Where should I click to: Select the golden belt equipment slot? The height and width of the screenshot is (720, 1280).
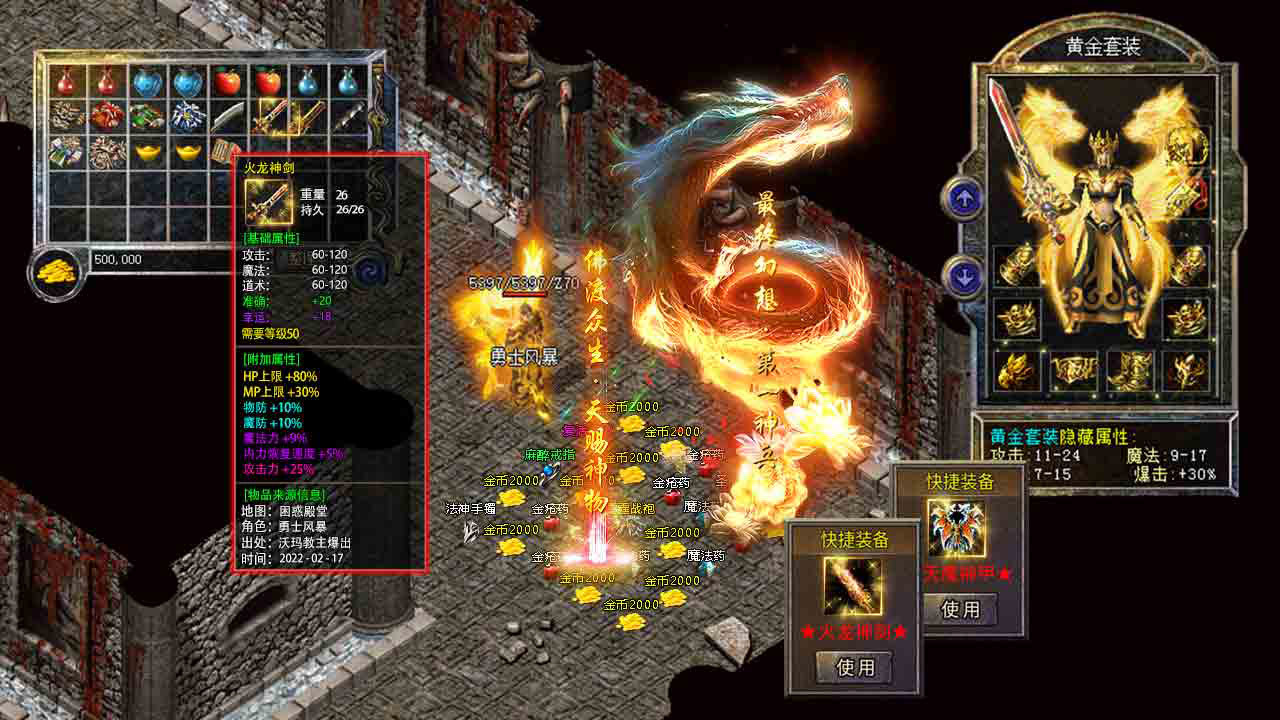[x=1073, y=371]
